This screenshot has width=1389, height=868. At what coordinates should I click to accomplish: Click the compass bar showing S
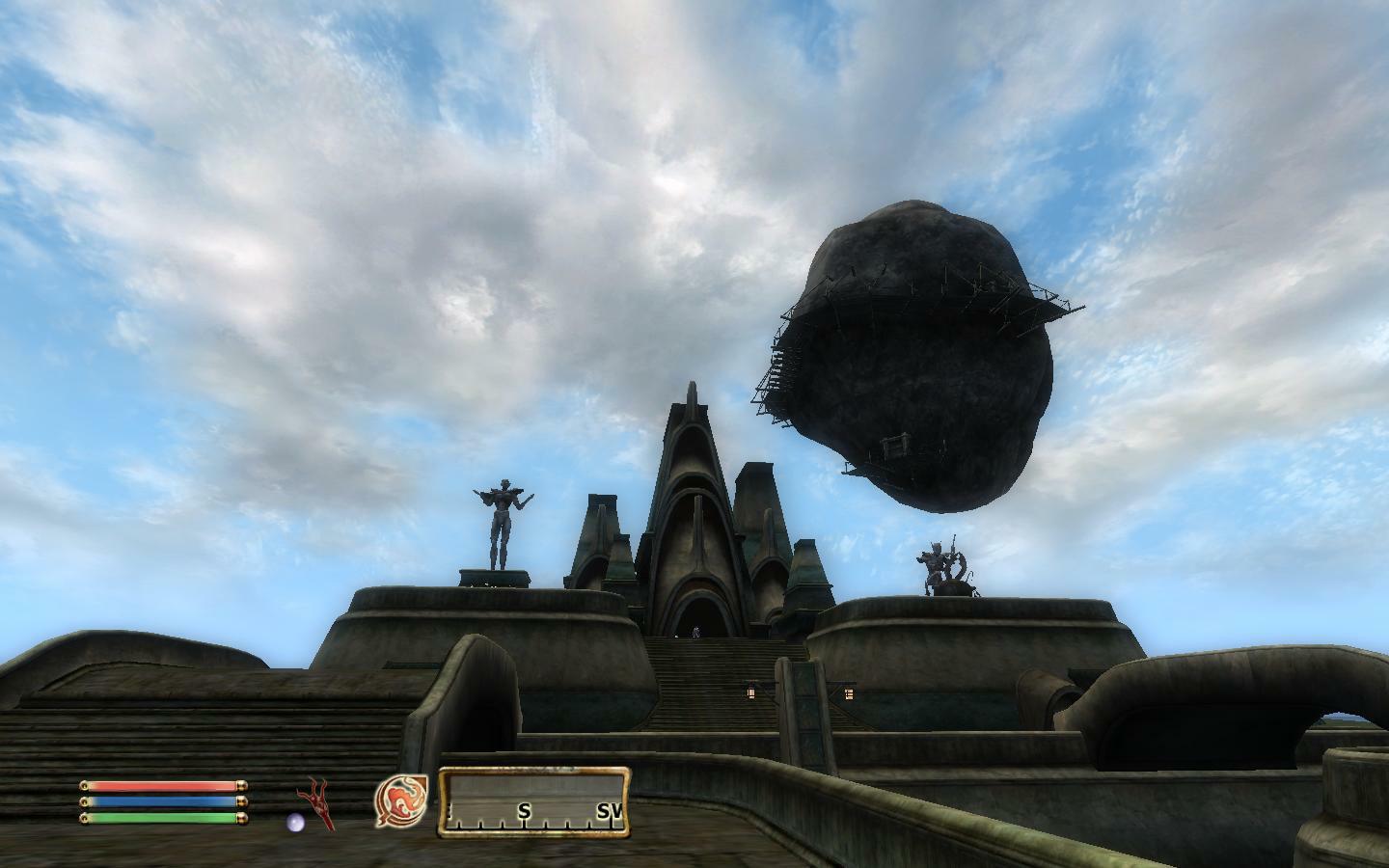pos(534,802)
